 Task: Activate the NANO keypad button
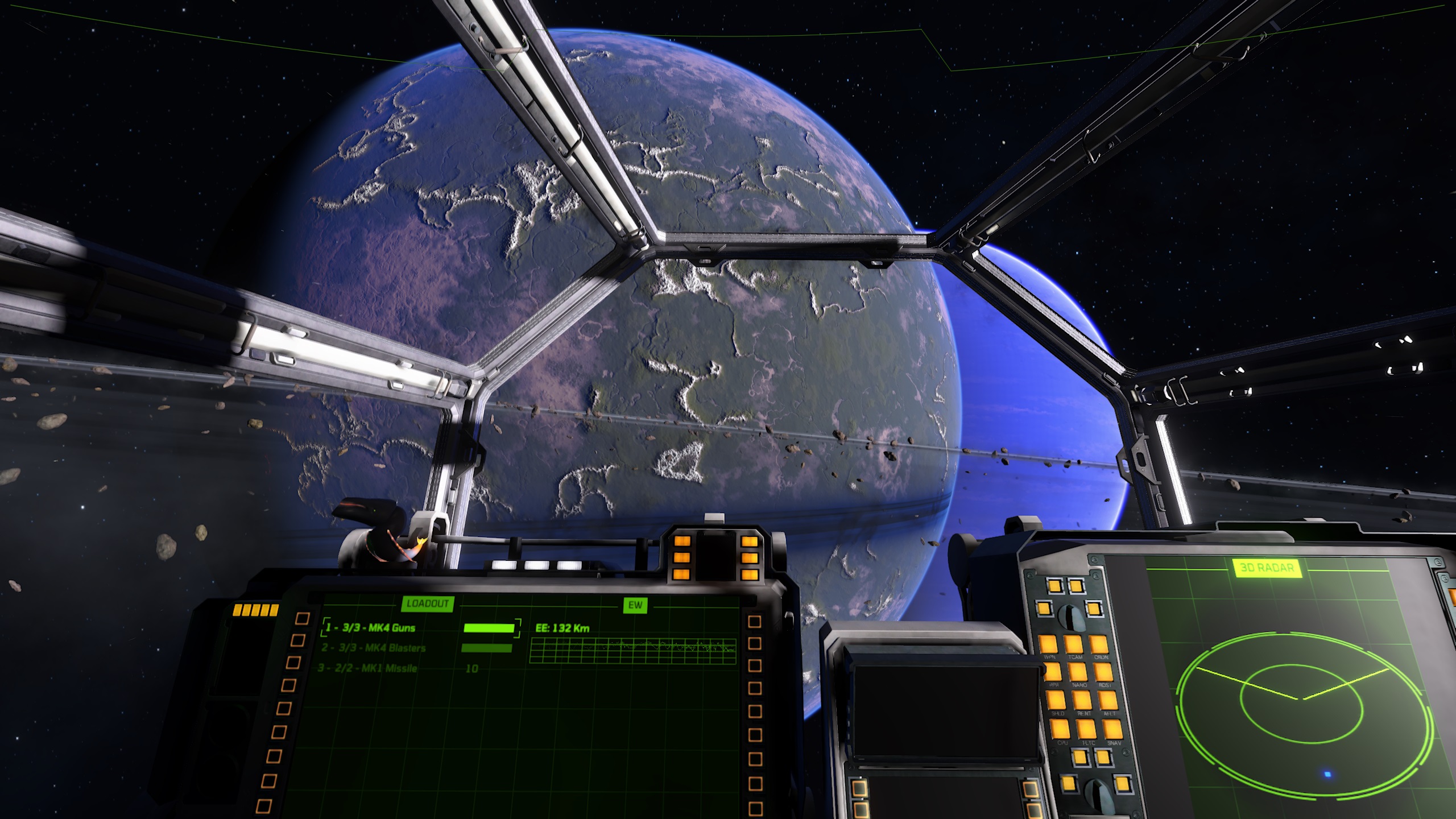[1078, 672]
